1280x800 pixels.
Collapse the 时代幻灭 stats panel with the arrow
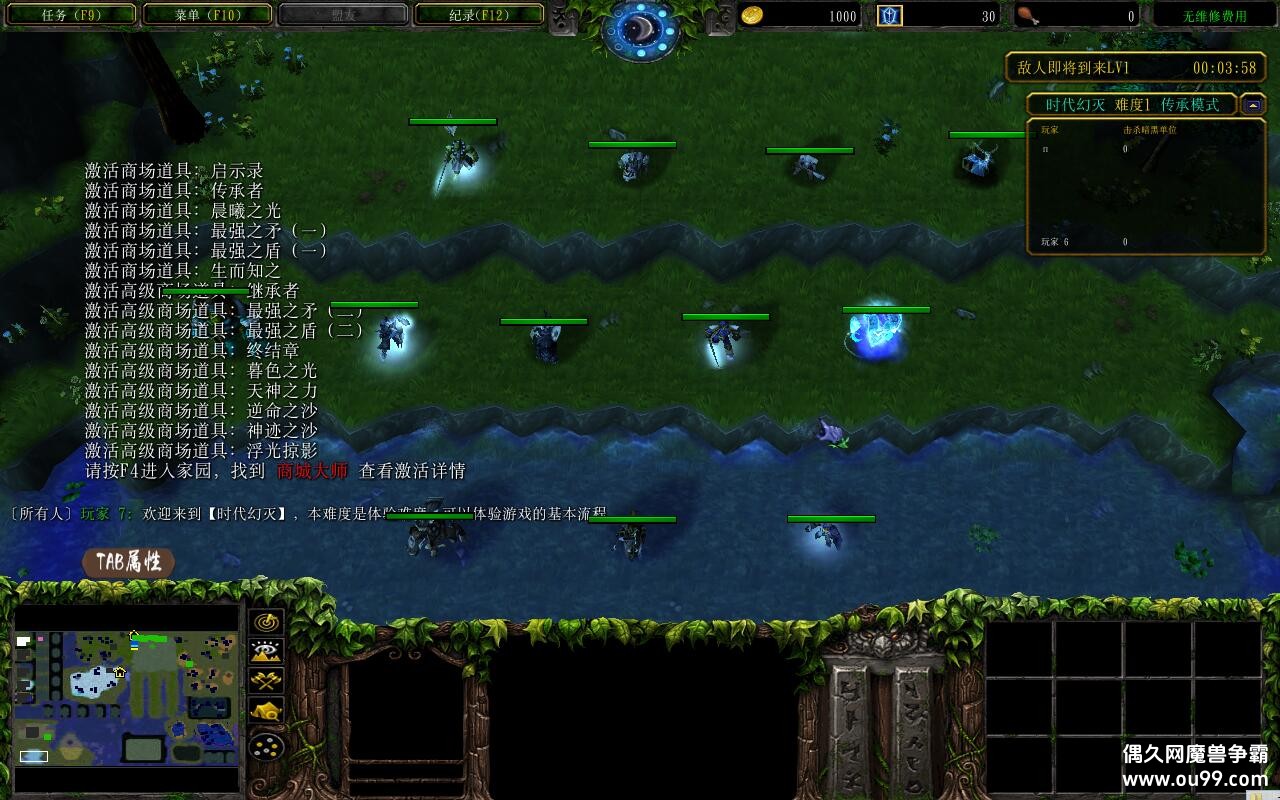[1255, 104]
